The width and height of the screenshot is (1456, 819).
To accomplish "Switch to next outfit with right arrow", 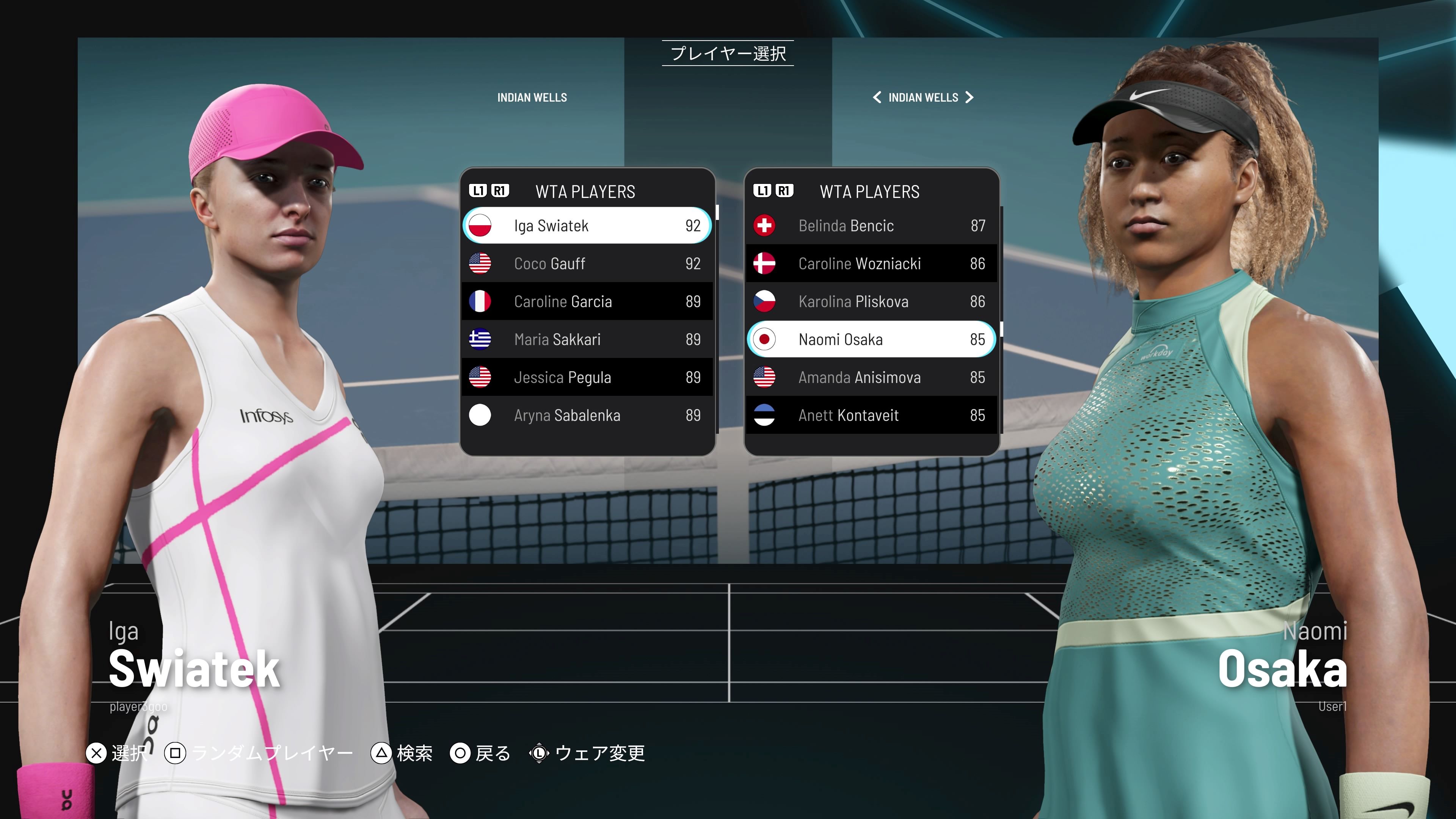I will point(970,97).
